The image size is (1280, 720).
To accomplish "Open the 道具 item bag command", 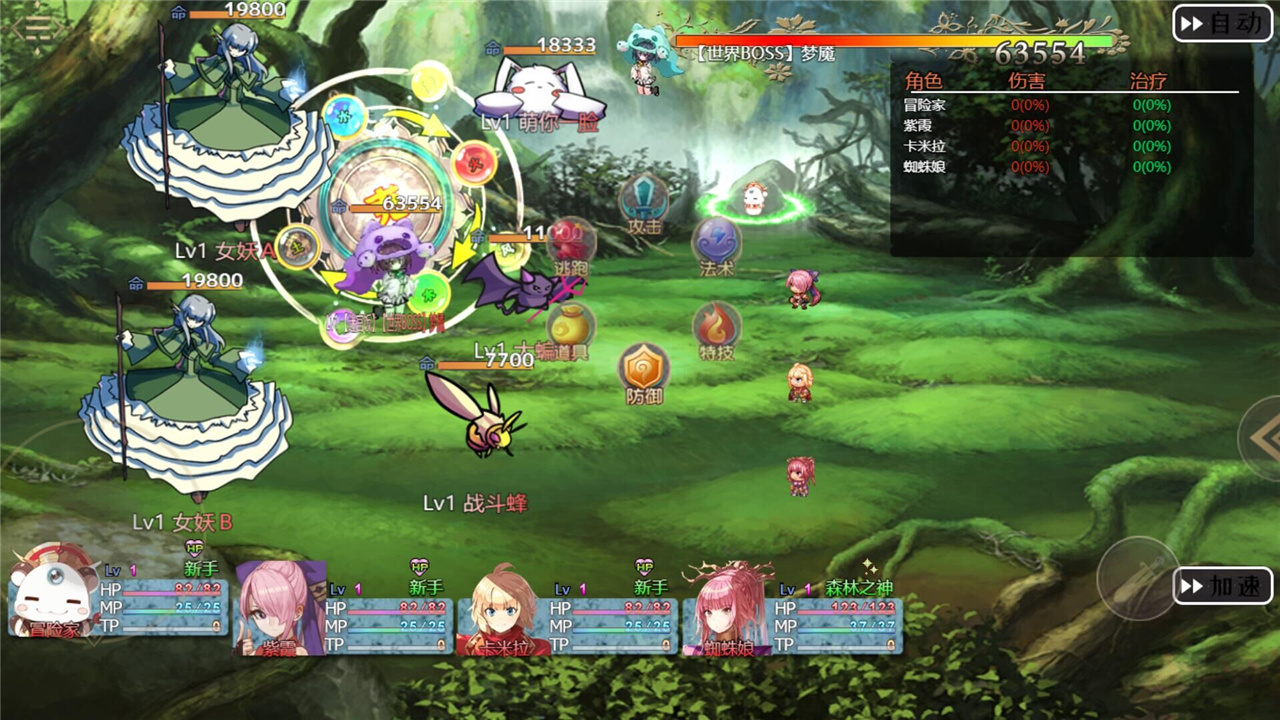I will (571, 330).
